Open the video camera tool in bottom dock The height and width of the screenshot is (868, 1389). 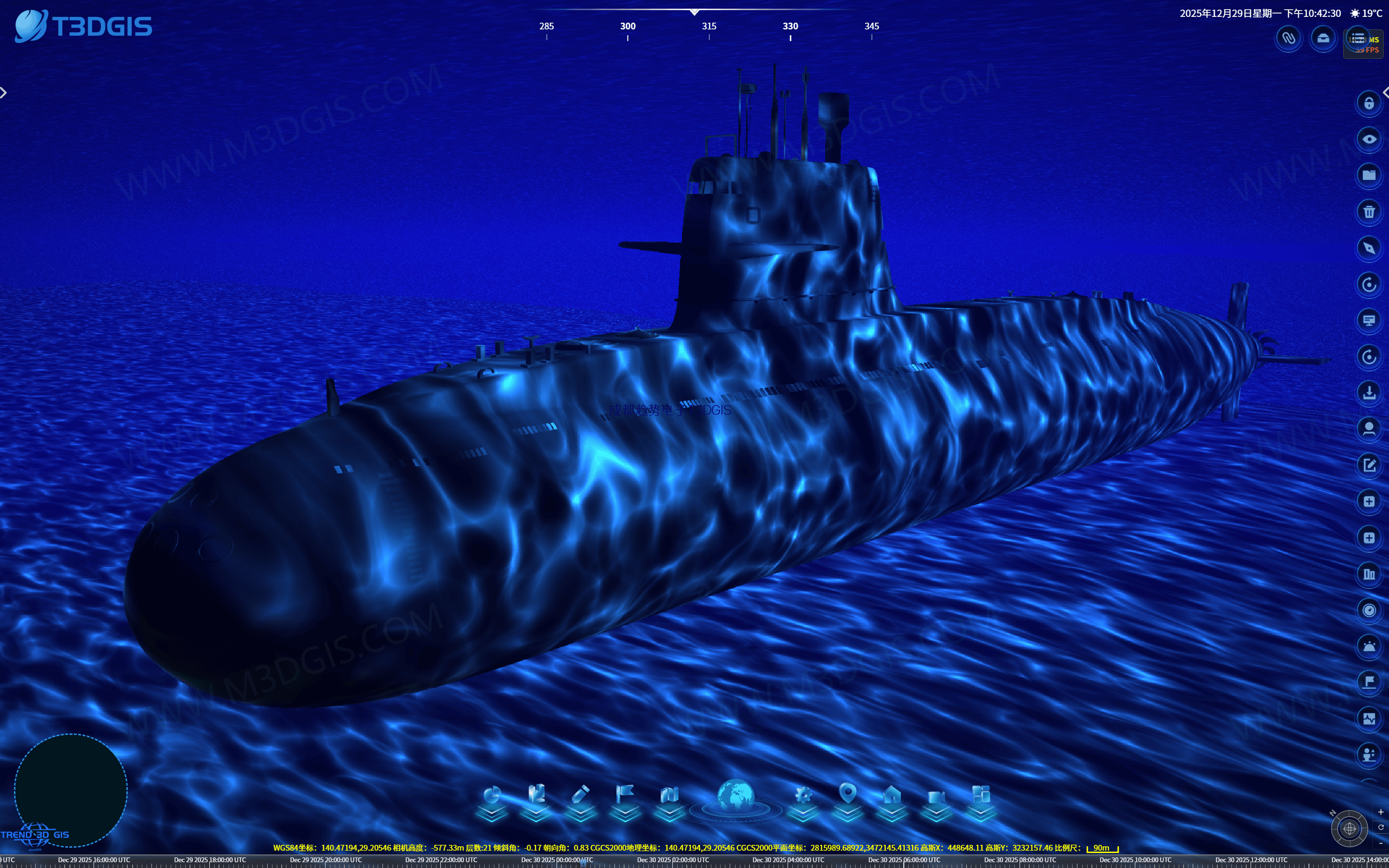coord(936,798)
